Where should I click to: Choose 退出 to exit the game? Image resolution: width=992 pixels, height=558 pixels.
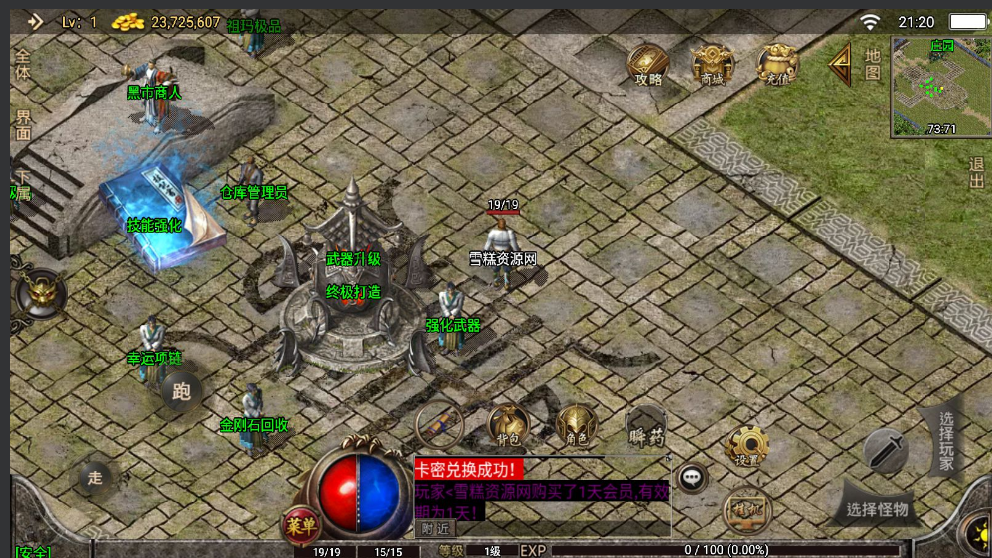[977, 173]
